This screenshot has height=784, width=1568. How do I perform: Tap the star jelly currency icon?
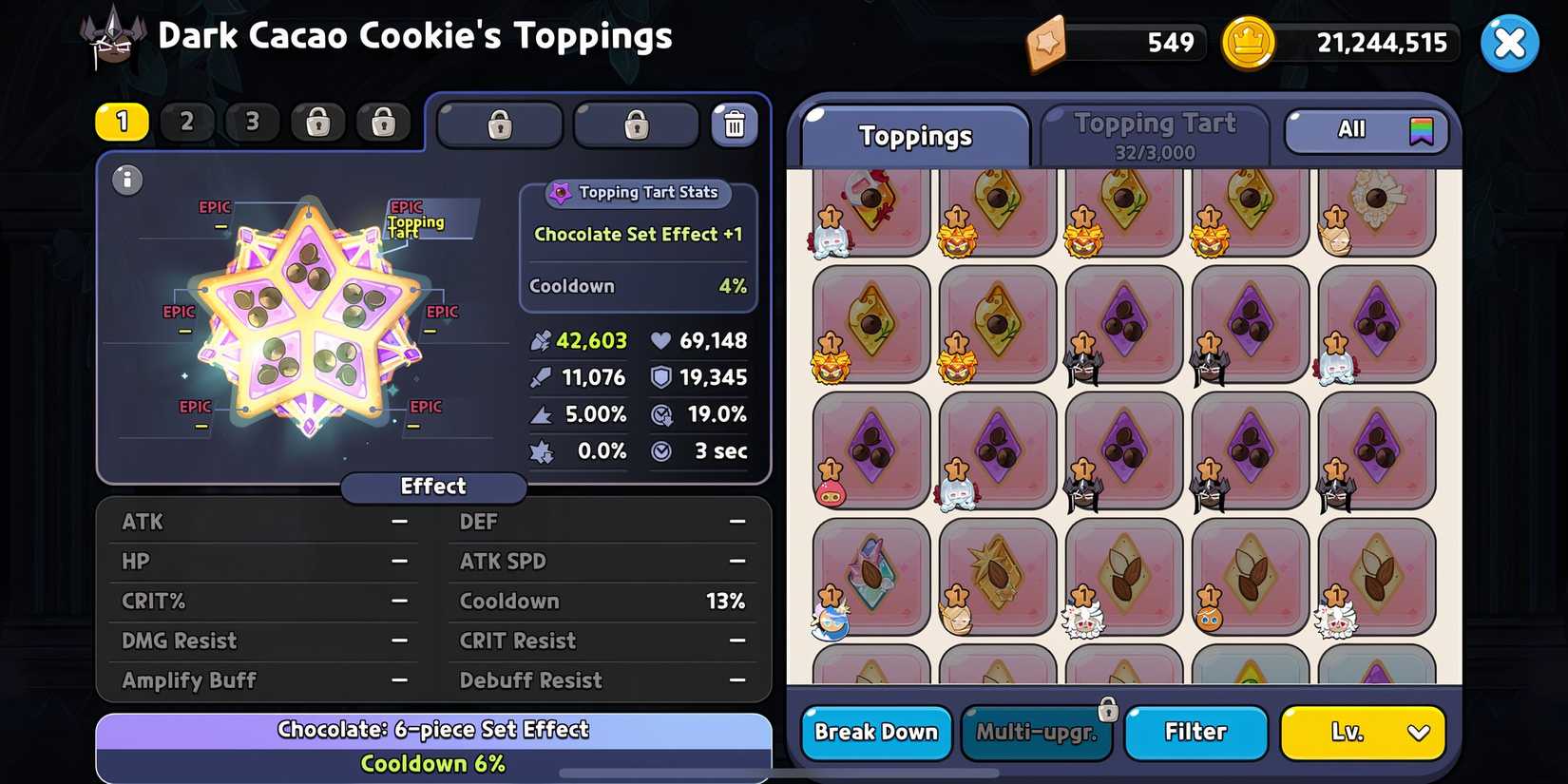pos(1048,42)
